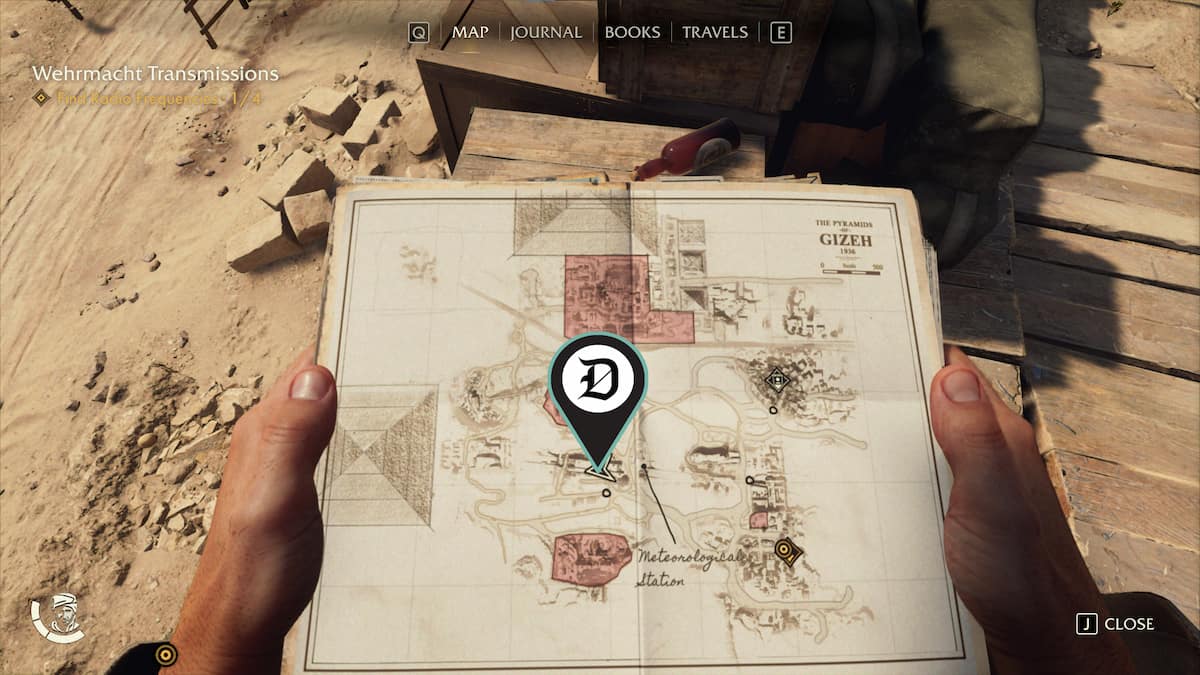Click the yellow diamond objective marker
The image size is (1200, 675).
pyautogui.click(x=788, y=551)
